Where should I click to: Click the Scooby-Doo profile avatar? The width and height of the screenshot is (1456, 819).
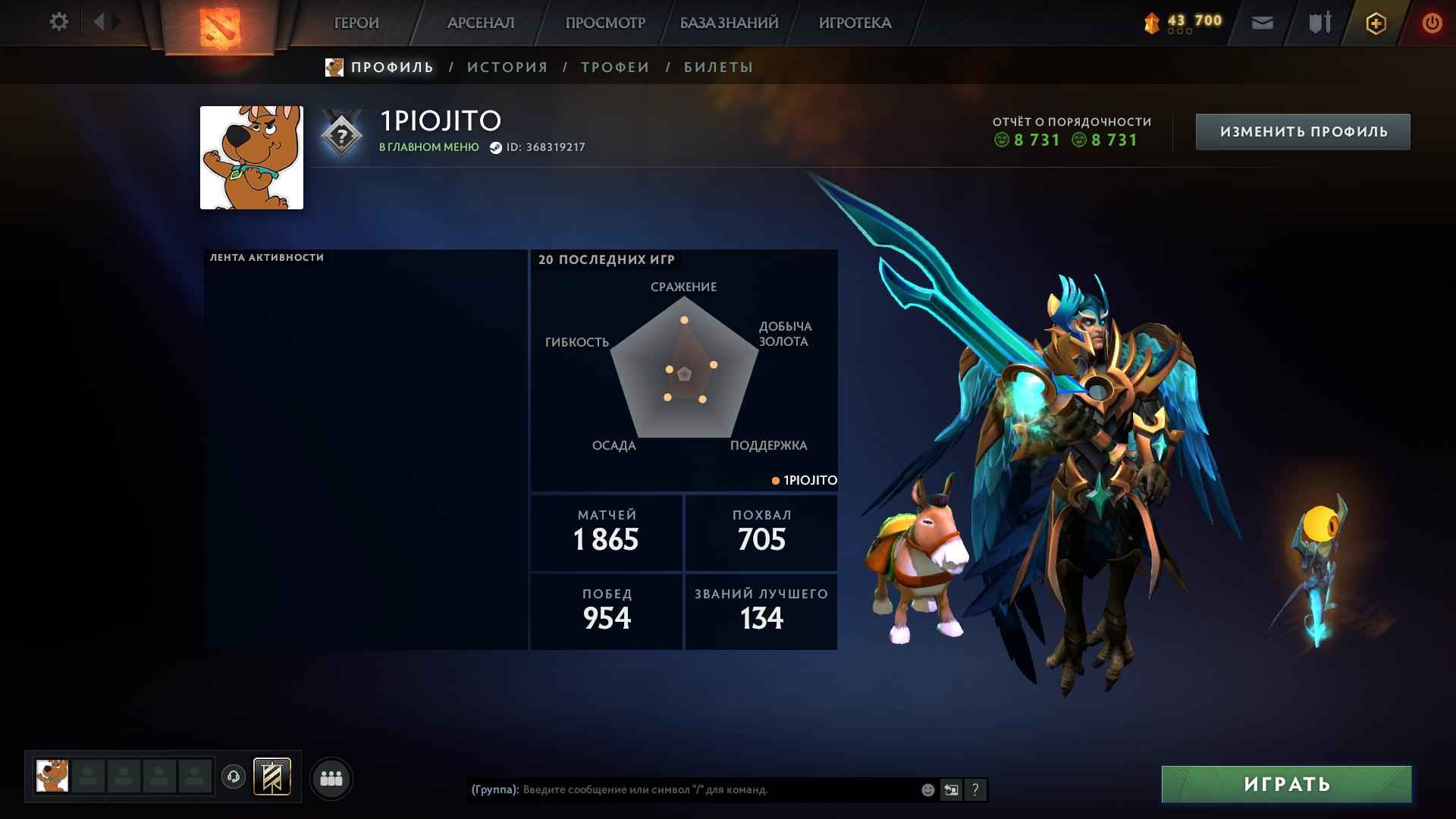pos(251,157)
